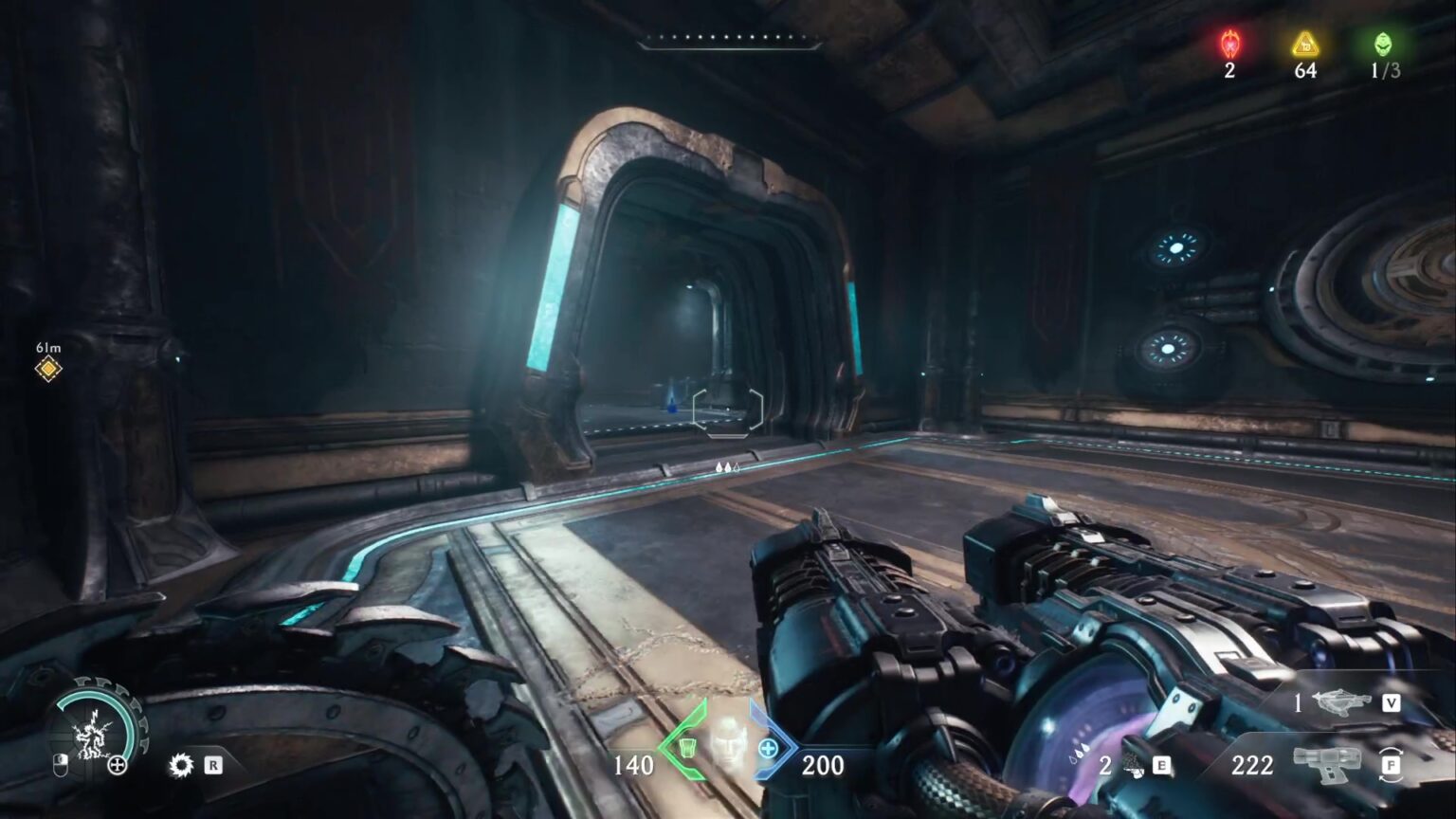Open the dotted progress tracker at the top center
1456x819 pixels.
pos(728,40)
